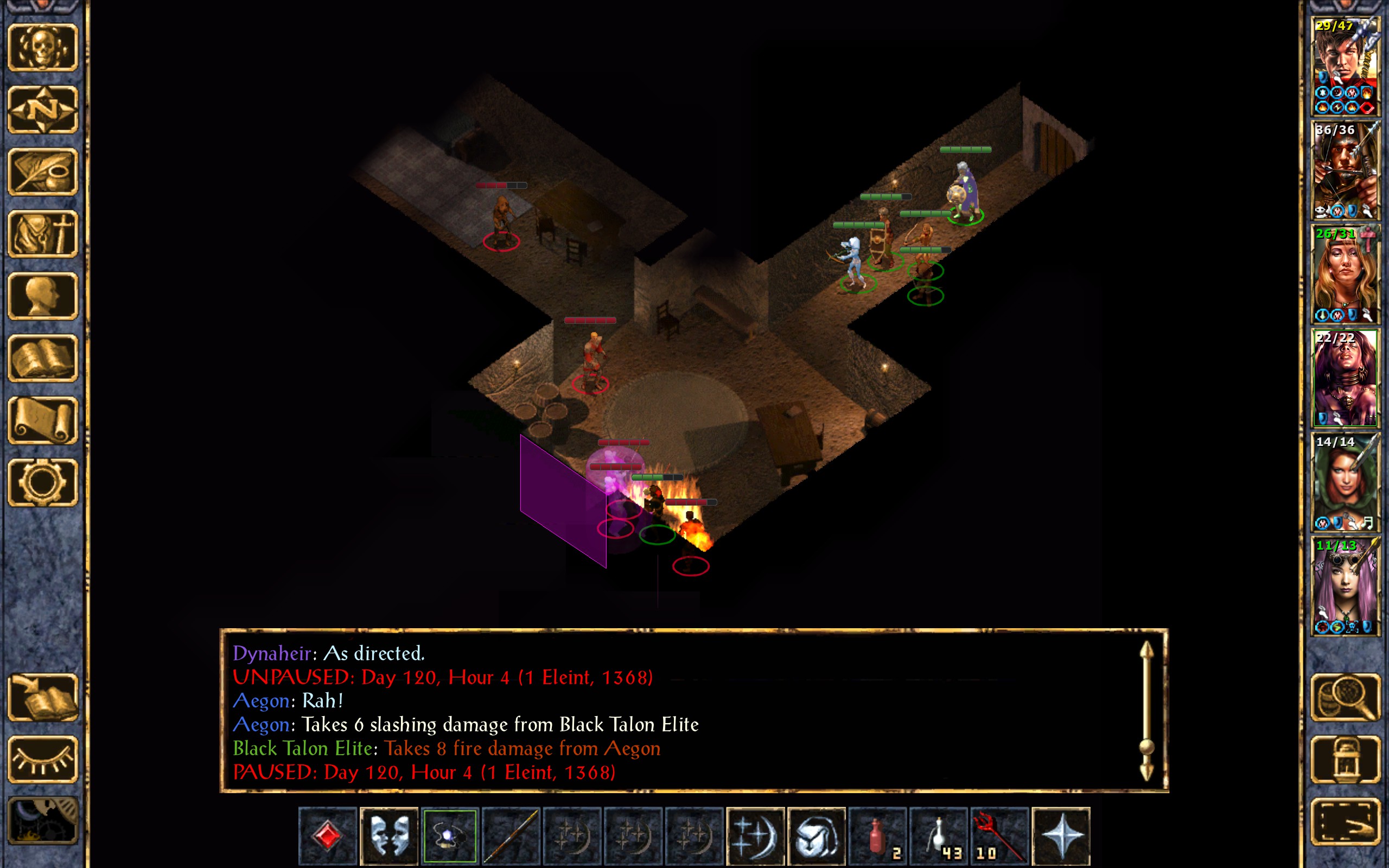Show the character record head icon
This screenshot has height=868, width=1389.
pyautogui.click(x=43, y=296)
